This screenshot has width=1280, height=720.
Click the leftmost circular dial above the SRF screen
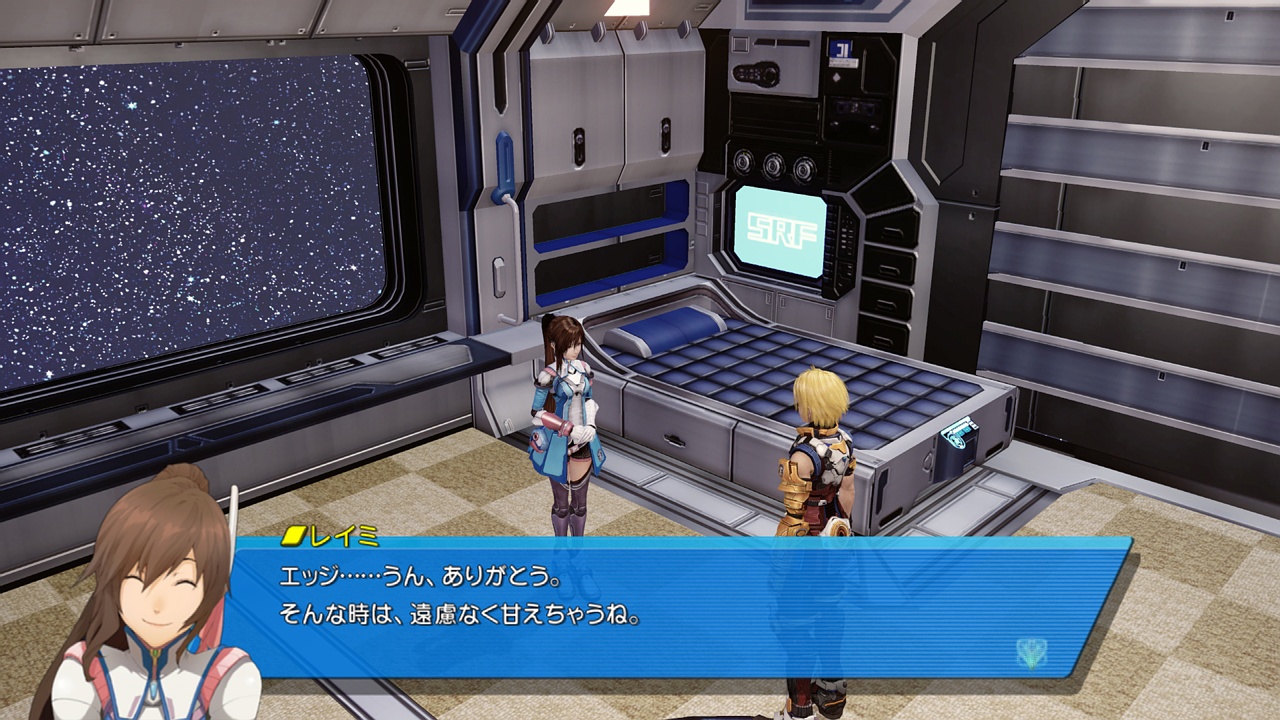(744, 163)
